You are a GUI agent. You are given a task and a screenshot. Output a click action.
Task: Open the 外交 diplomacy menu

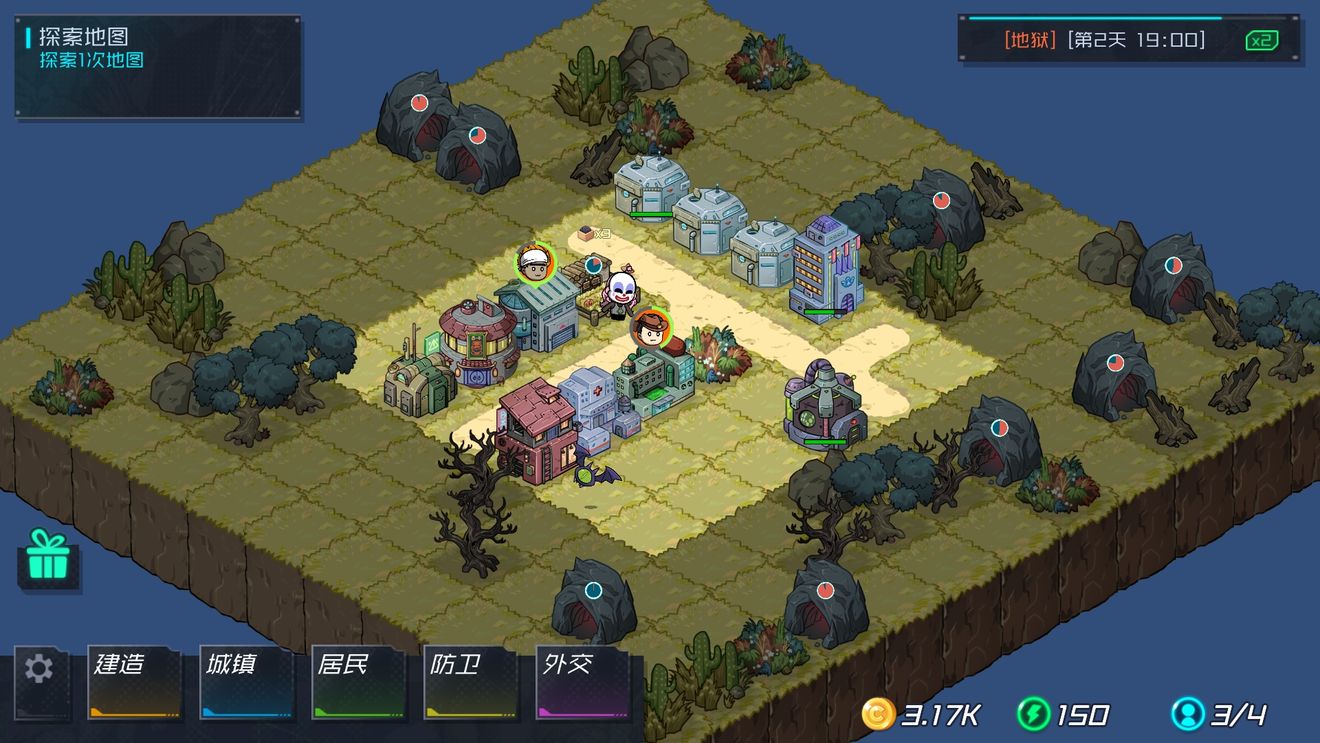click(x=583, y=683)
